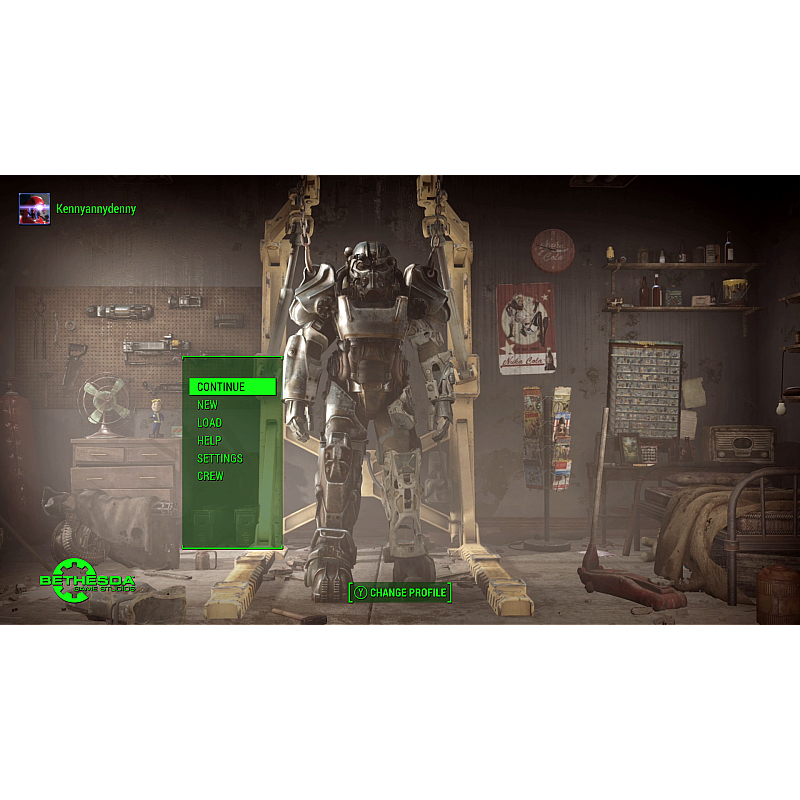The width and height of the screenshot is (800, 800).
Task: Choose the Help menu entry
Action: (x=209, y=441)
